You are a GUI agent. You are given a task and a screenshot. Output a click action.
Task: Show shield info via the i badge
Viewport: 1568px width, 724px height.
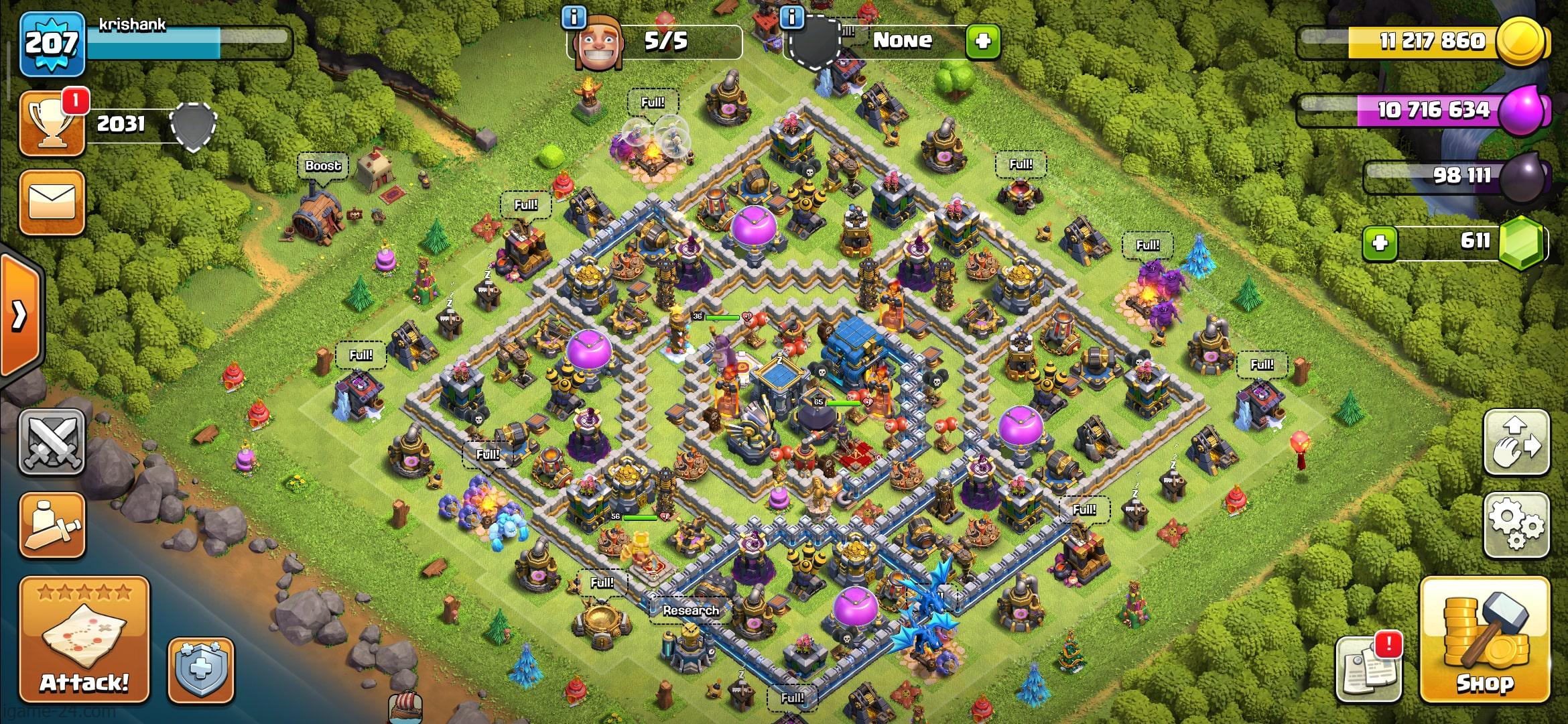click(x=792, y=17)
